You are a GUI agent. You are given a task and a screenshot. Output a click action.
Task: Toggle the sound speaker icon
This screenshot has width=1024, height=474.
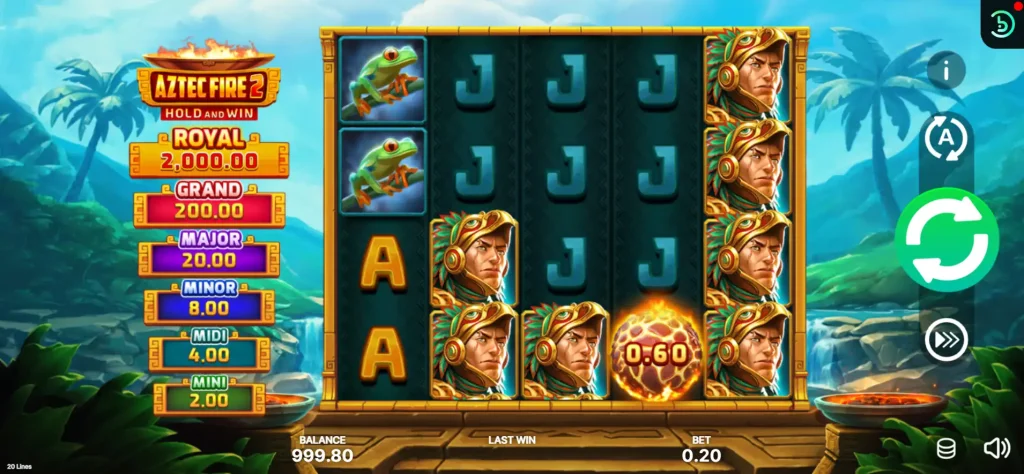(x=996, y=448)
